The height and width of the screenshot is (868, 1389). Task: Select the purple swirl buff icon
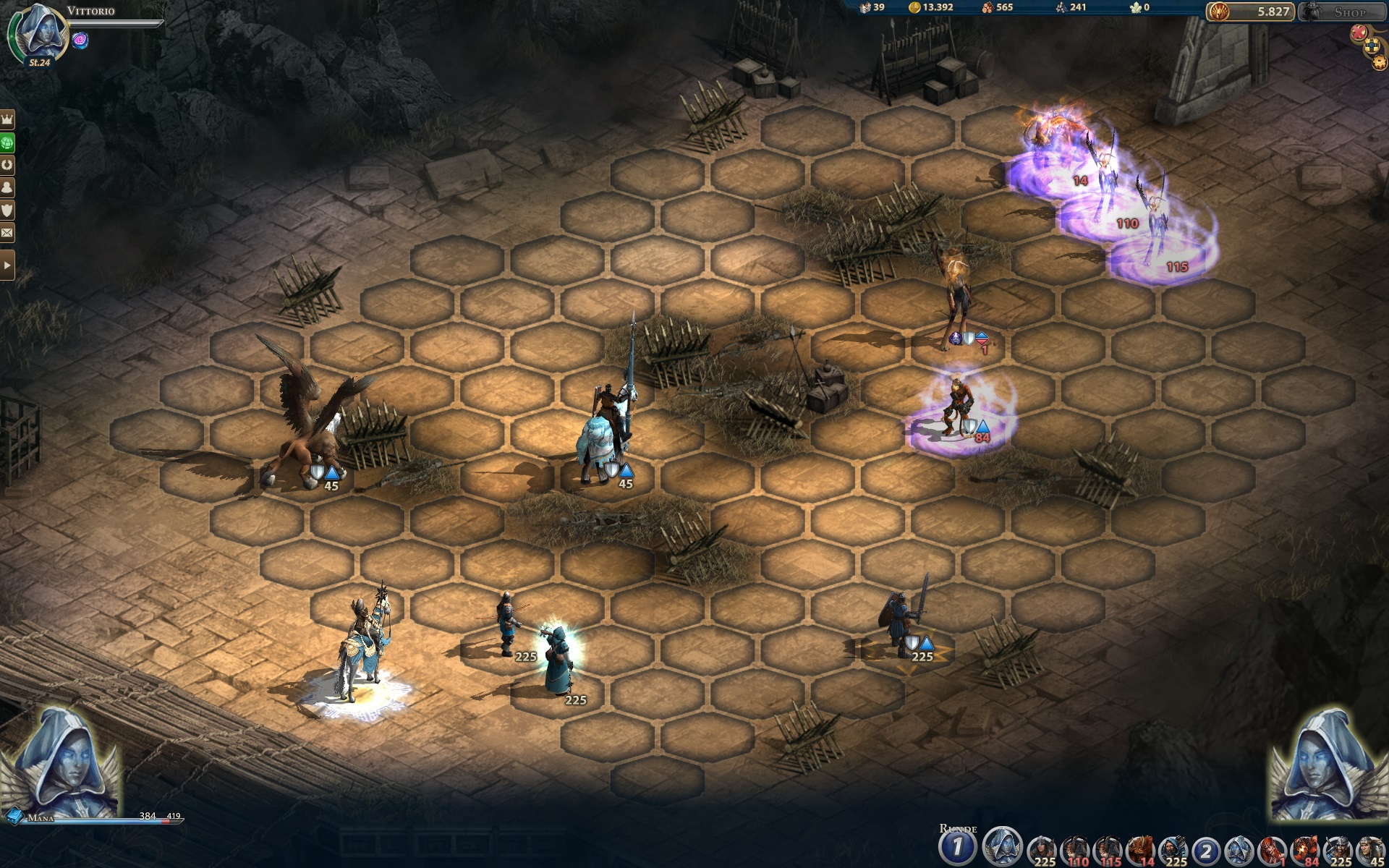coord(80,41)
